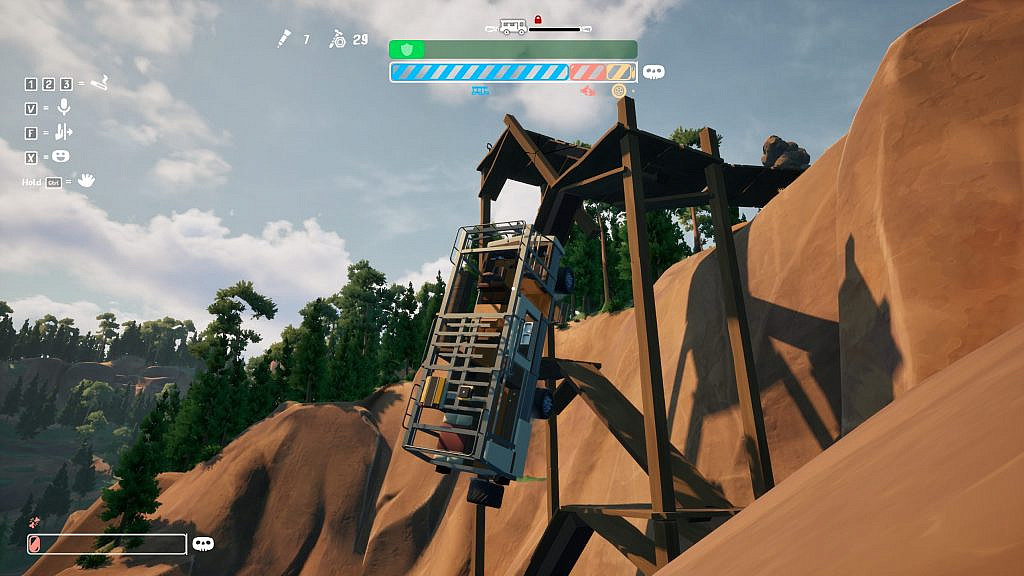Click the van icon on the progress track
1024x576 pixels.
[x=512, y=27]
